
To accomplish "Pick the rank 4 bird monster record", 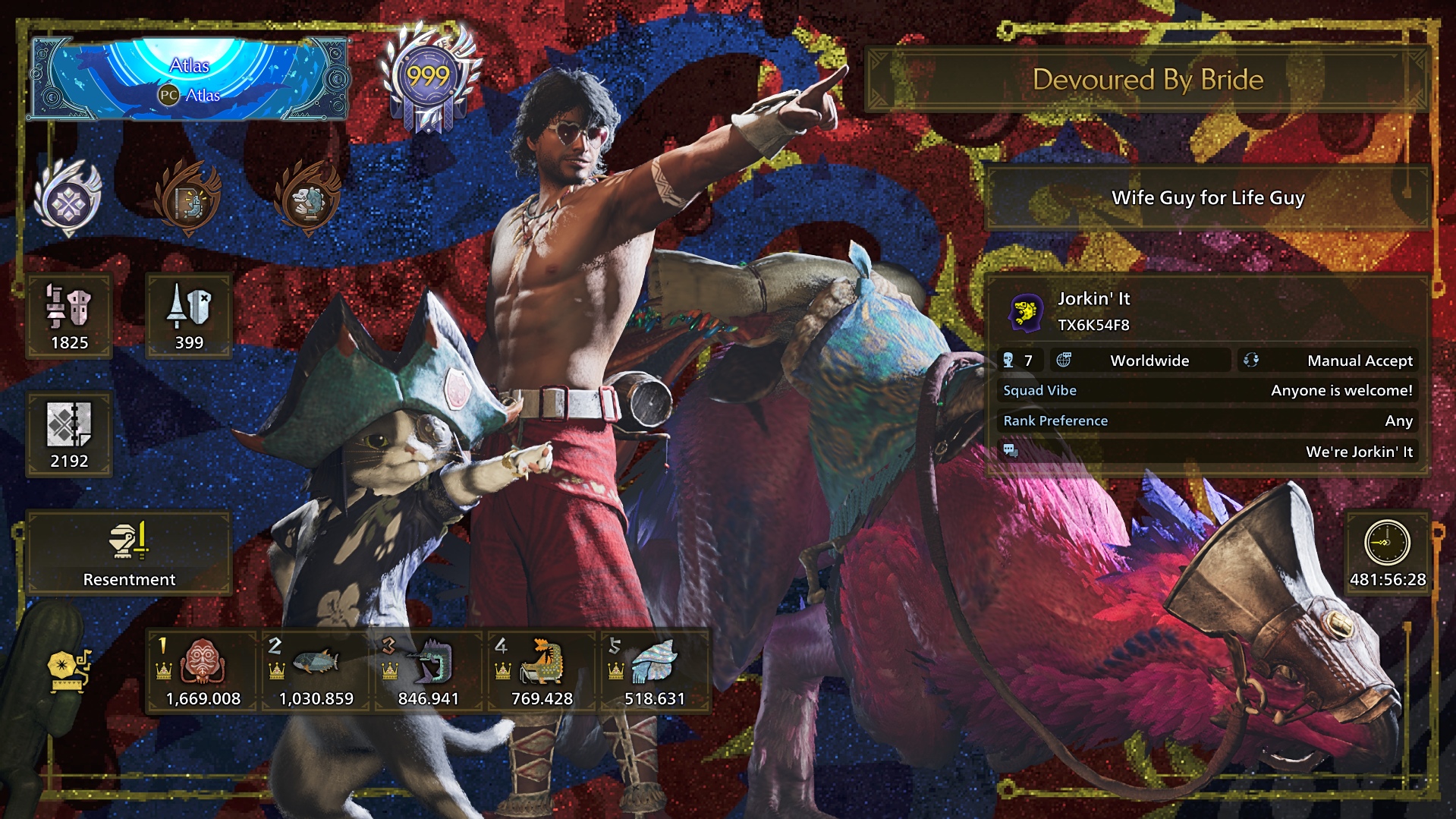I will tap(542, 671).
